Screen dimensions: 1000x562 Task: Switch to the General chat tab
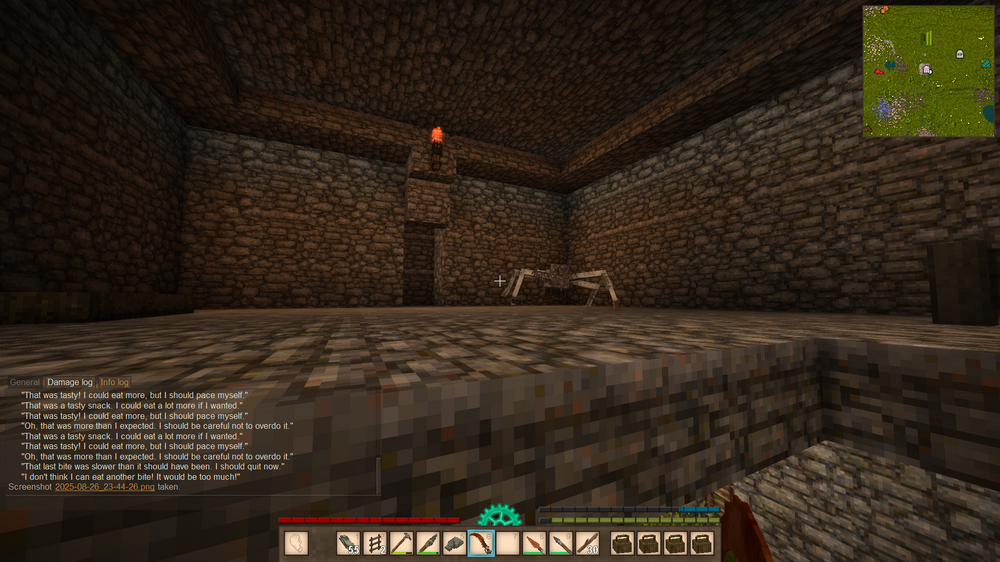tap(25, 383)
